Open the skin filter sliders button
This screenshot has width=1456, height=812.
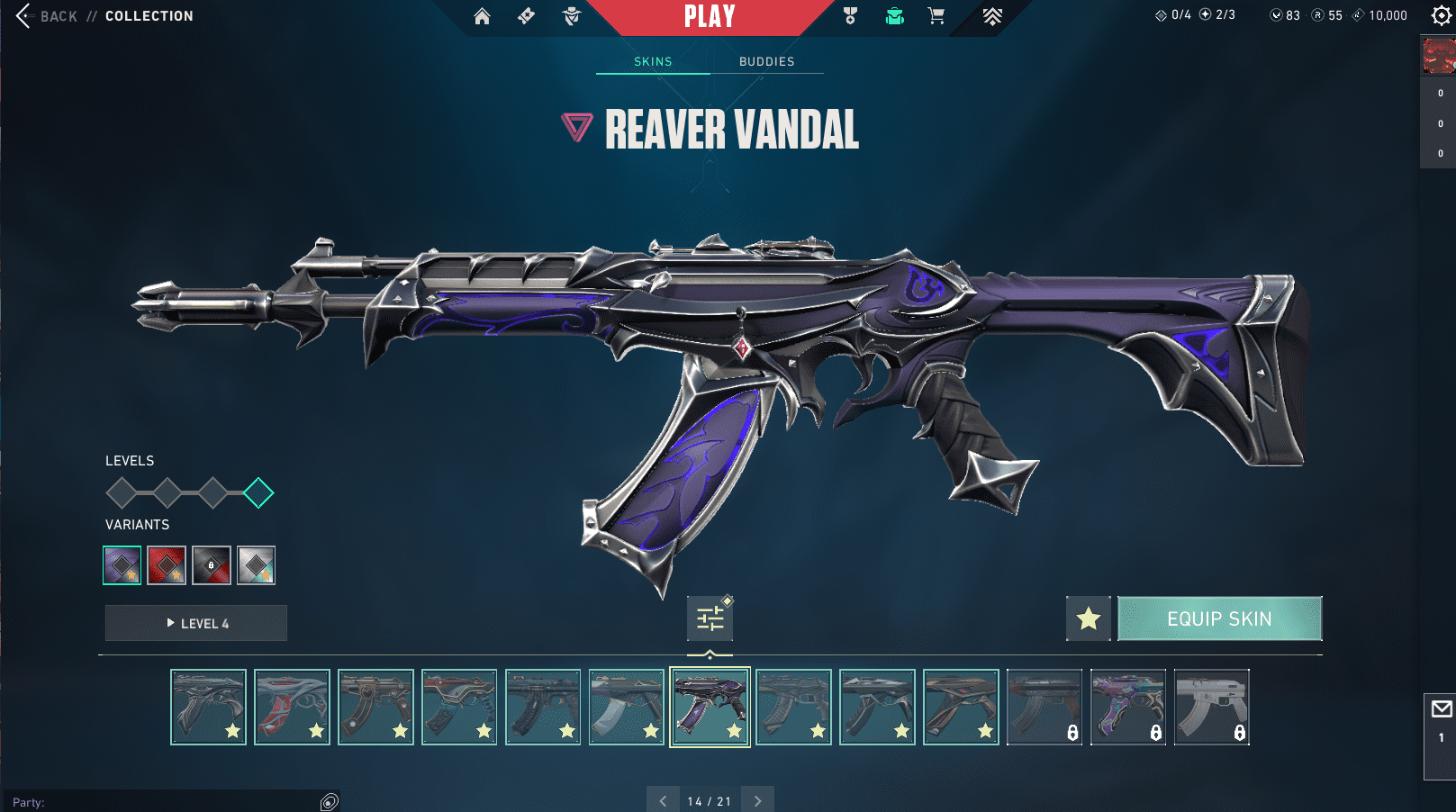pyautogui.click(x=710, y=618)
